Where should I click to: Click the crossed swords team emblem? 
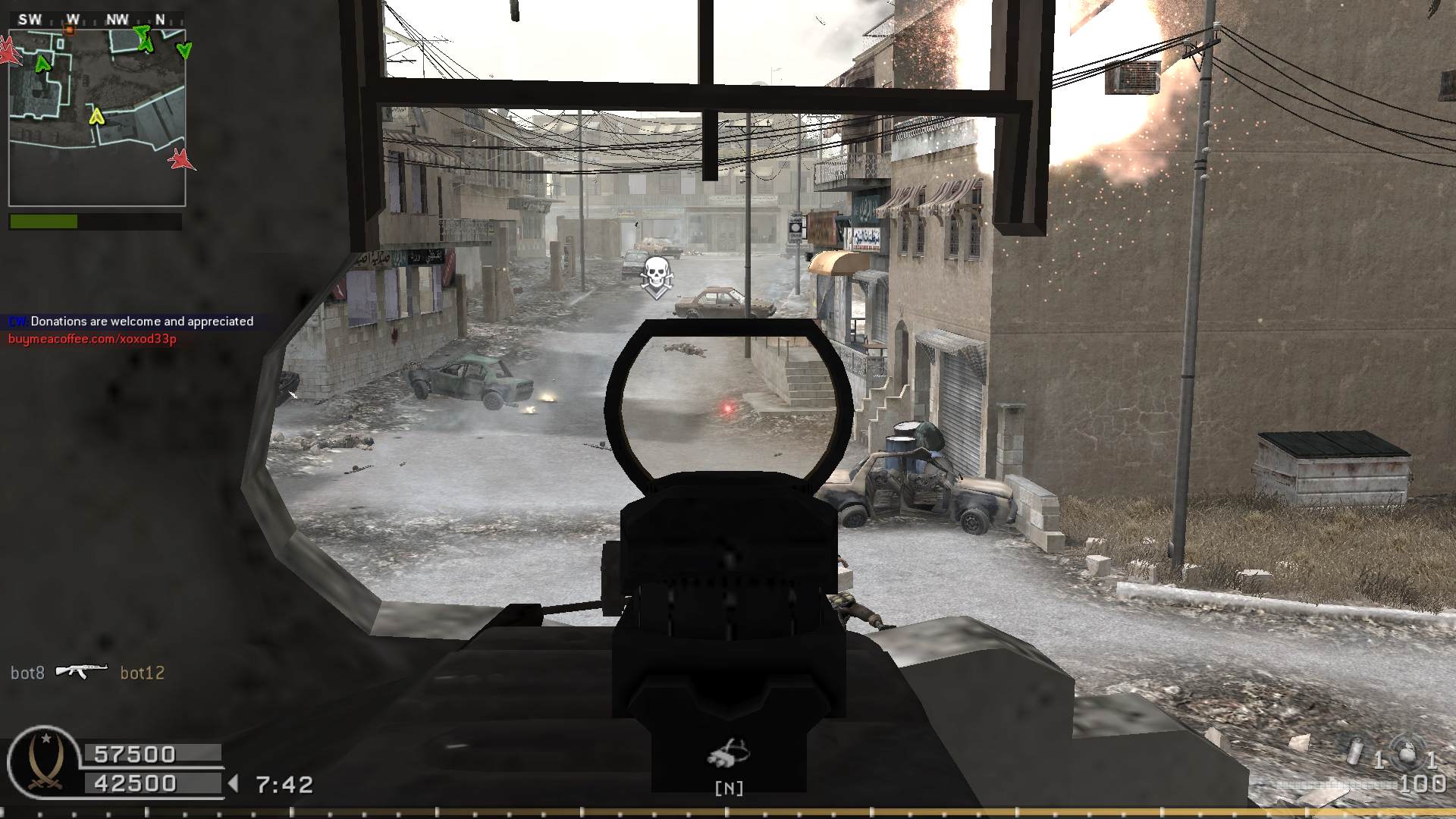point(44,764)
